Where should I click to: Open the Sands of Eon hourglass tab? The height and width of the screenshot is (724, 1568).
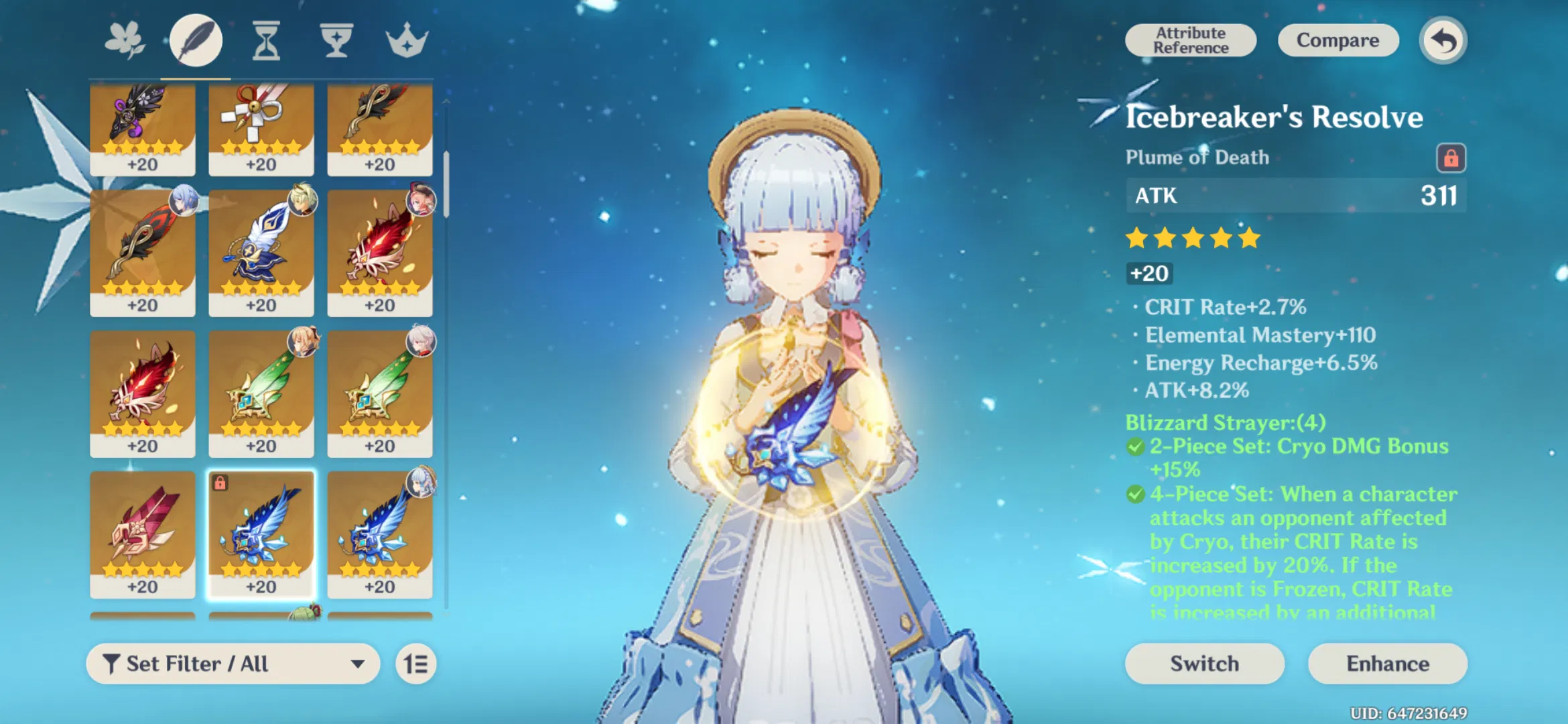(266, 39)
